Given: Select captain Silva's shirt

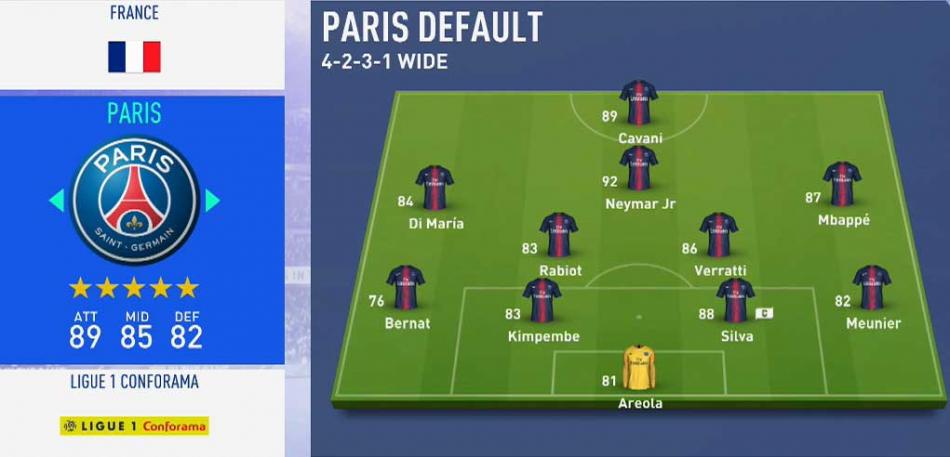Looking at the screenshot, I should [736, 301].
